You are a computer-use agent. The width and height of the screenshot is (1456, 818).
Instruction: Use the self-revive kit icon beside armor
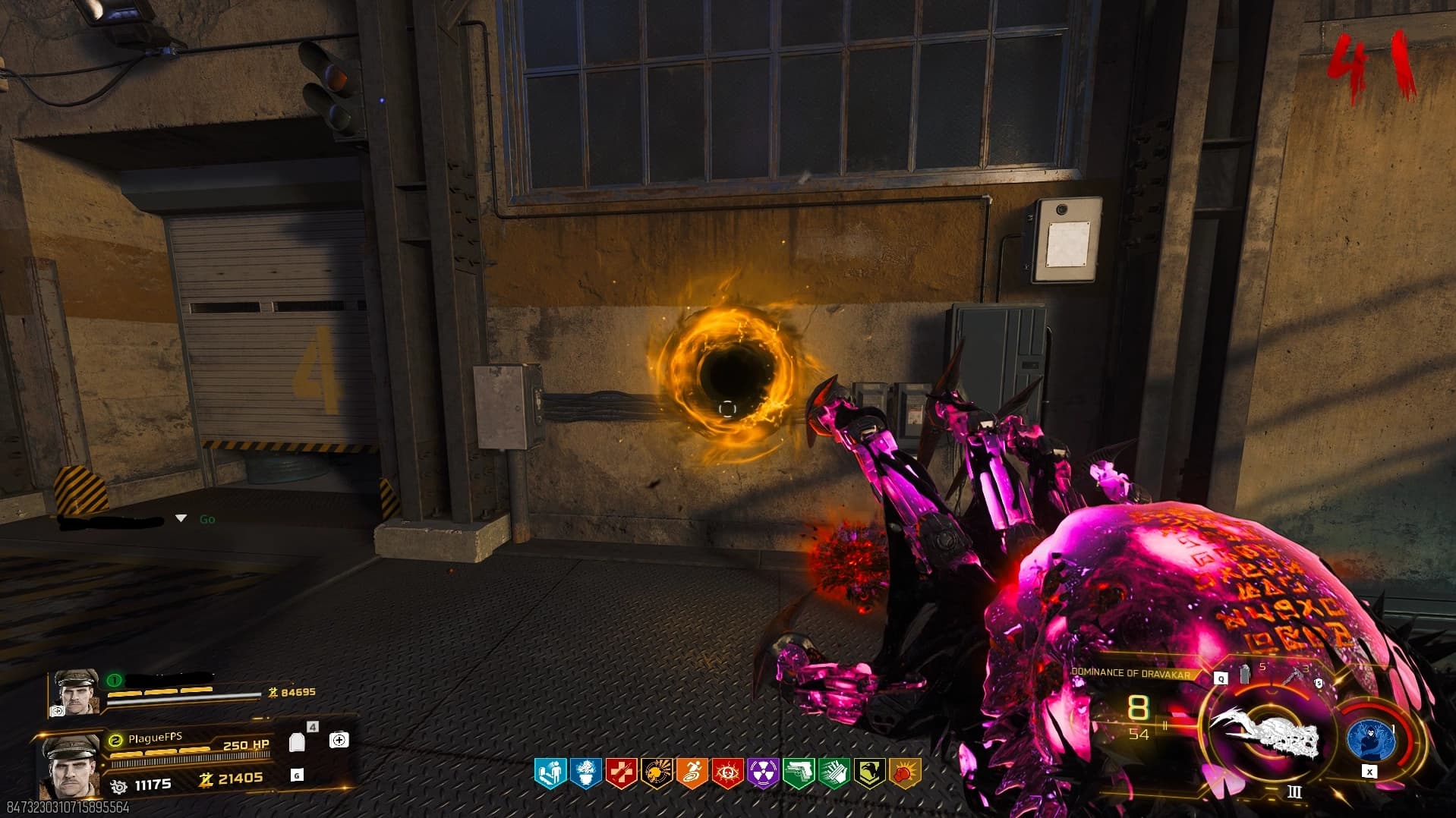pos(339,740)
